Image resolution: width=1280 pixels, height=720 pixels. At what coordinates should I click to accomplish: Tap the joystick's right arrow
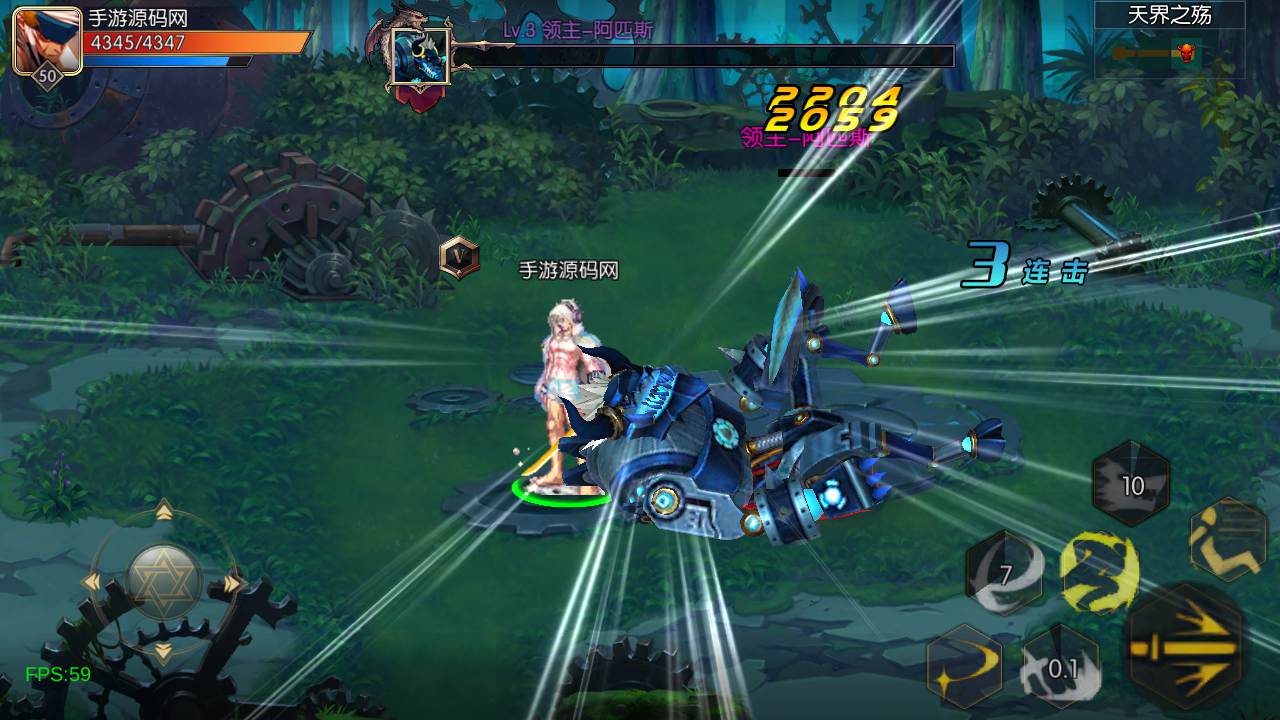(x=233, y=583)
